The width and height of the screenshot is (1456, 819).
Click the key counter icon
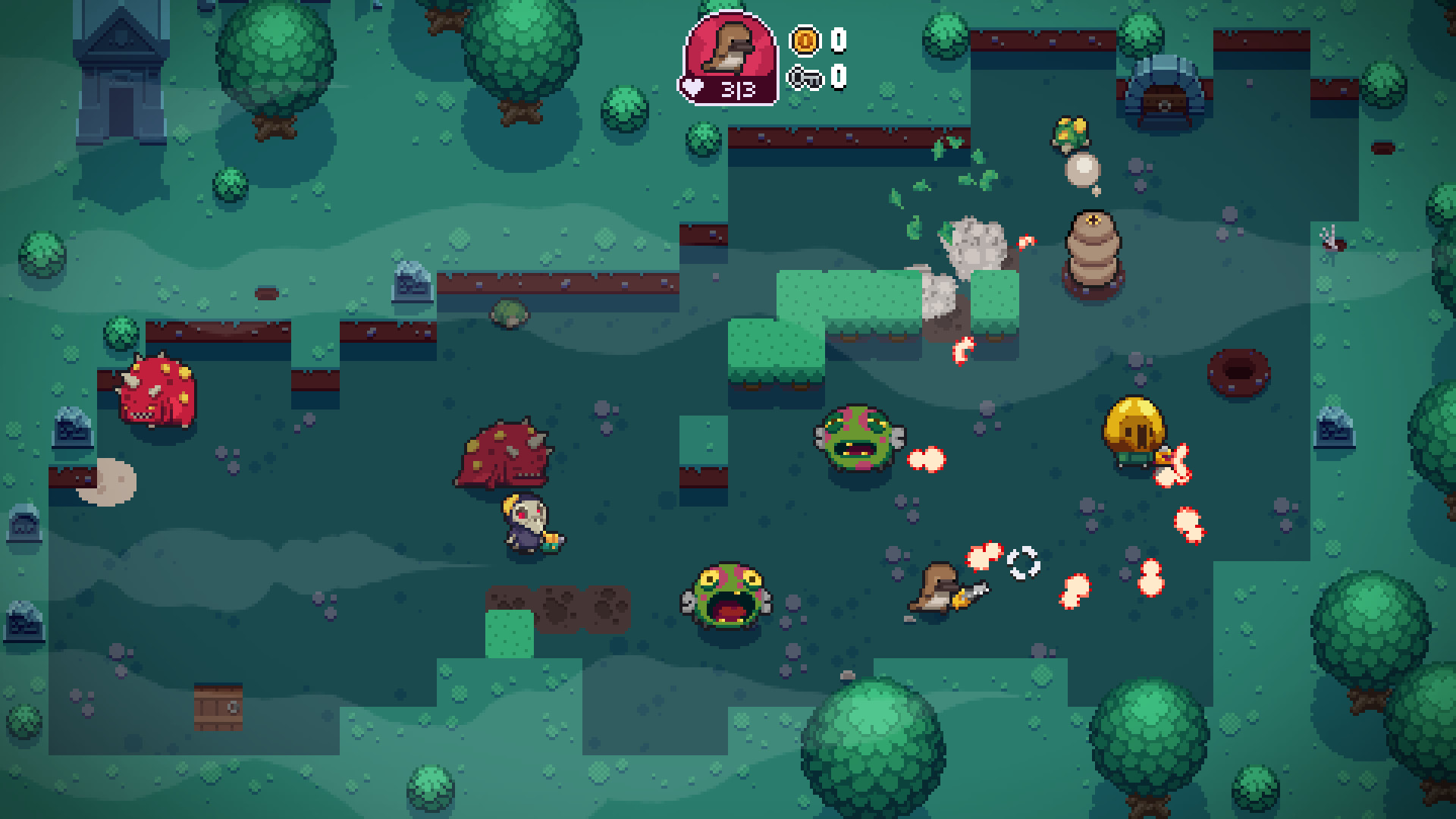click(x=806, y=76)
